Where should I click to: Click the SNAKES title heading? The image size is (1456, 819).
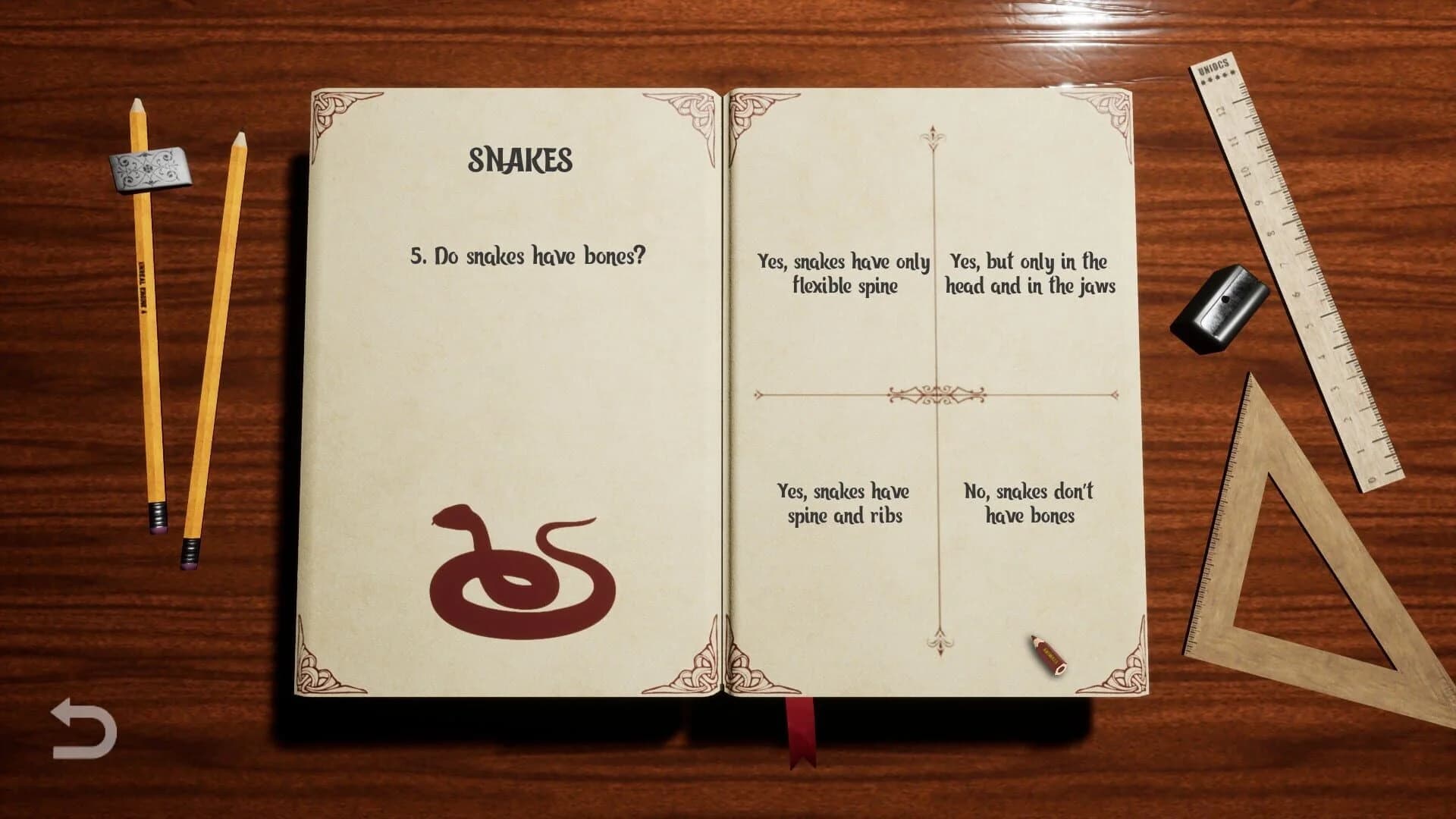pyautogui.click(x=520, y=160)
